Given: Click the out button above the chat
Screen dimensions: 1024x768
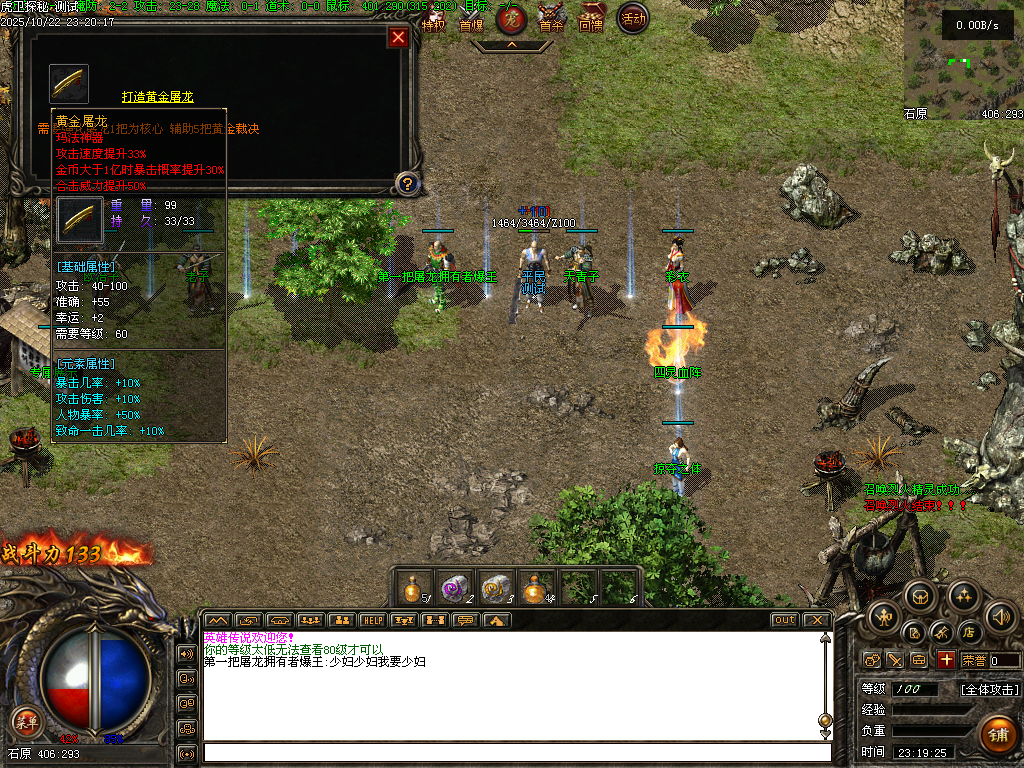Looking at the screenshot, I should click(x=785, y=620).
